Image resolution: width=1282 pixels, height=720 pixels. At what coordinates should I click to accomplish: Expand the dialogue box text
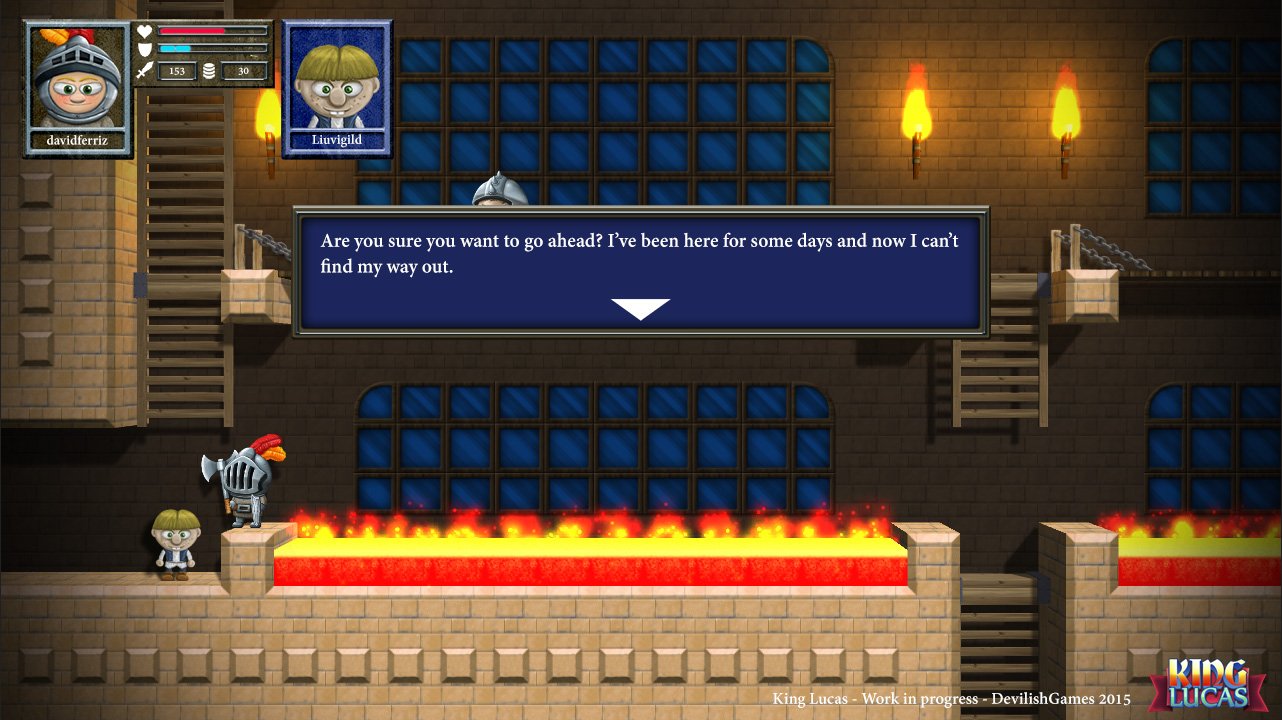(x=640, y=253)
